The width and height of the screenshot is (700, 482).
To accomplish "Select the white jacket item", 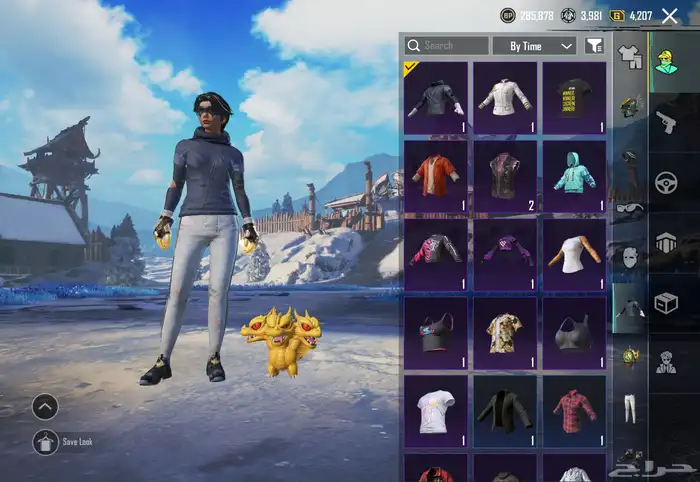I will coord(505,97).
